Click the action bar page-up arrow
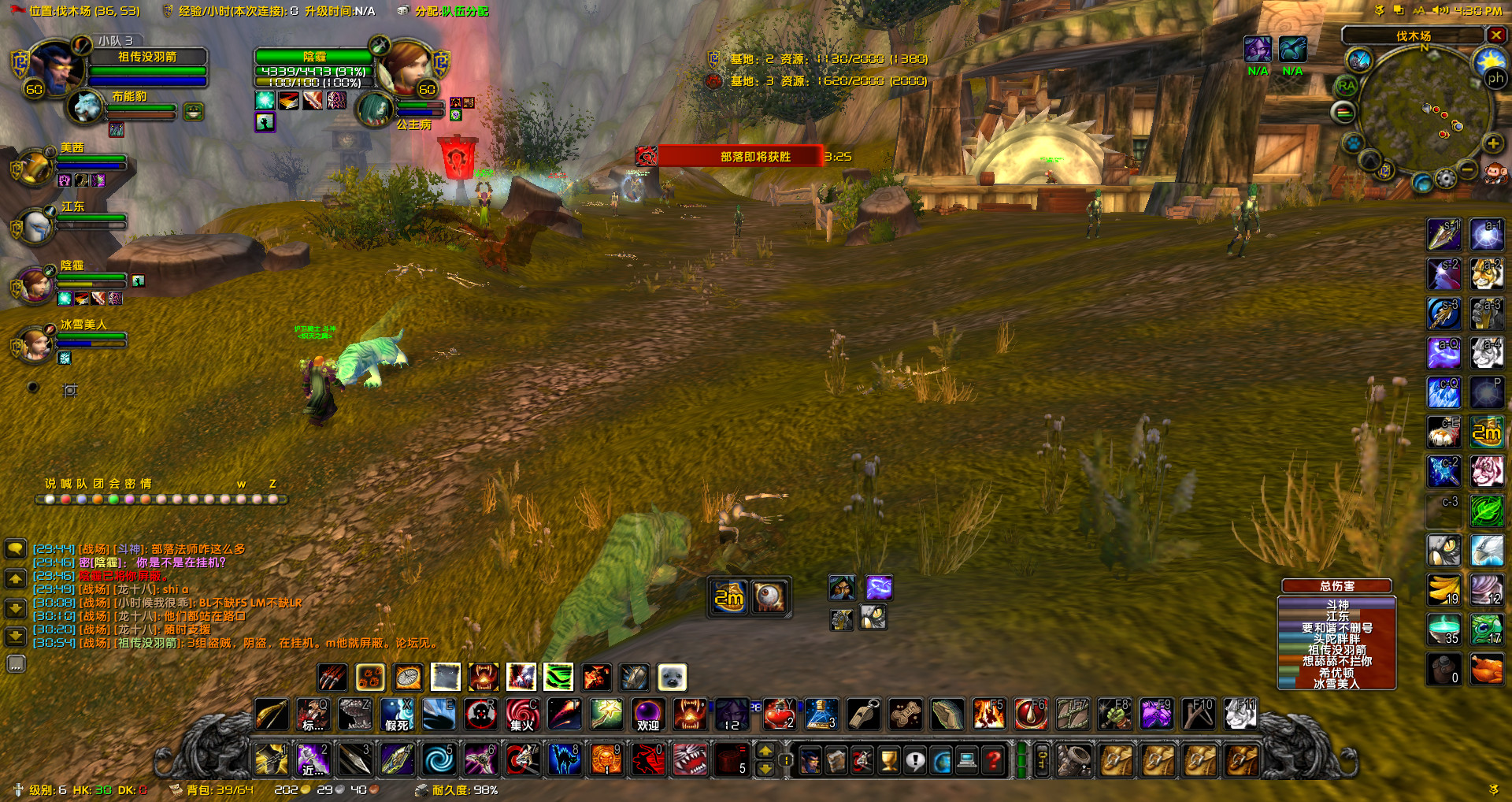Image resolution: width=1512 pixels, height=802 pixels. point(765,751)
